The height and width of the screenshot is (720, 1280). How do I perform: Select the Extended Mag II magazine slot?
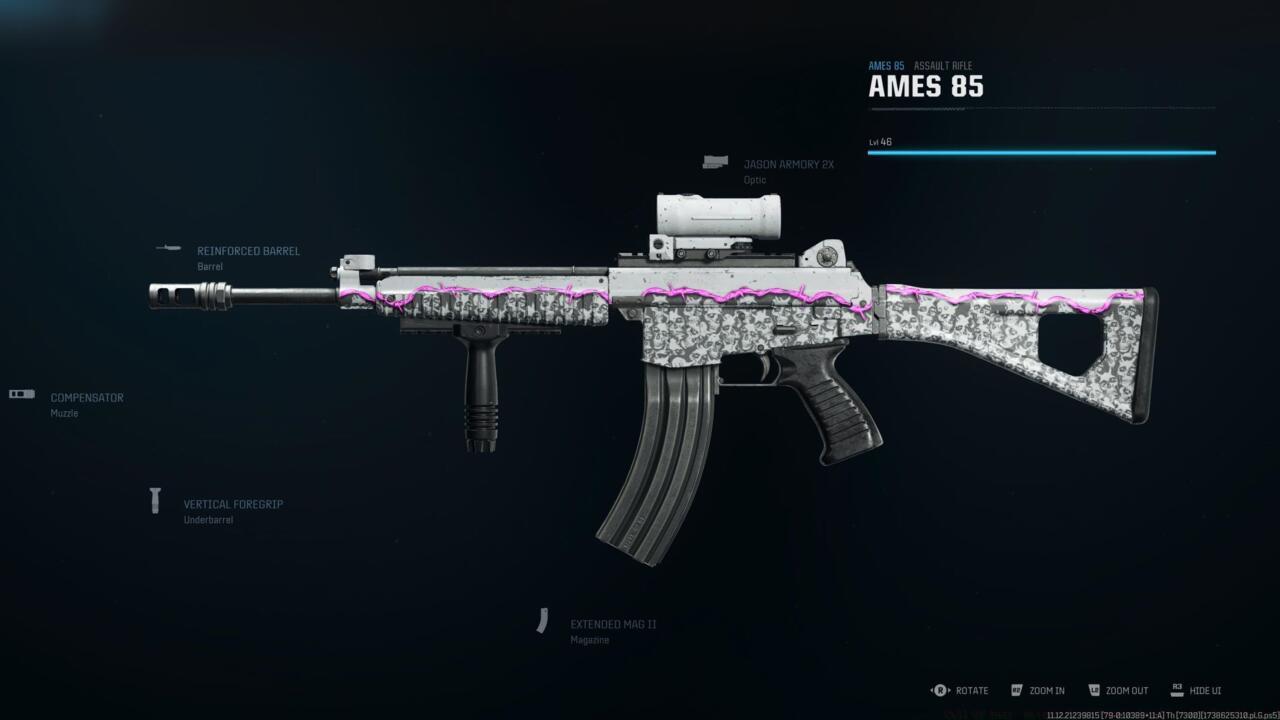pyautogui.click(x=612, y=624)
